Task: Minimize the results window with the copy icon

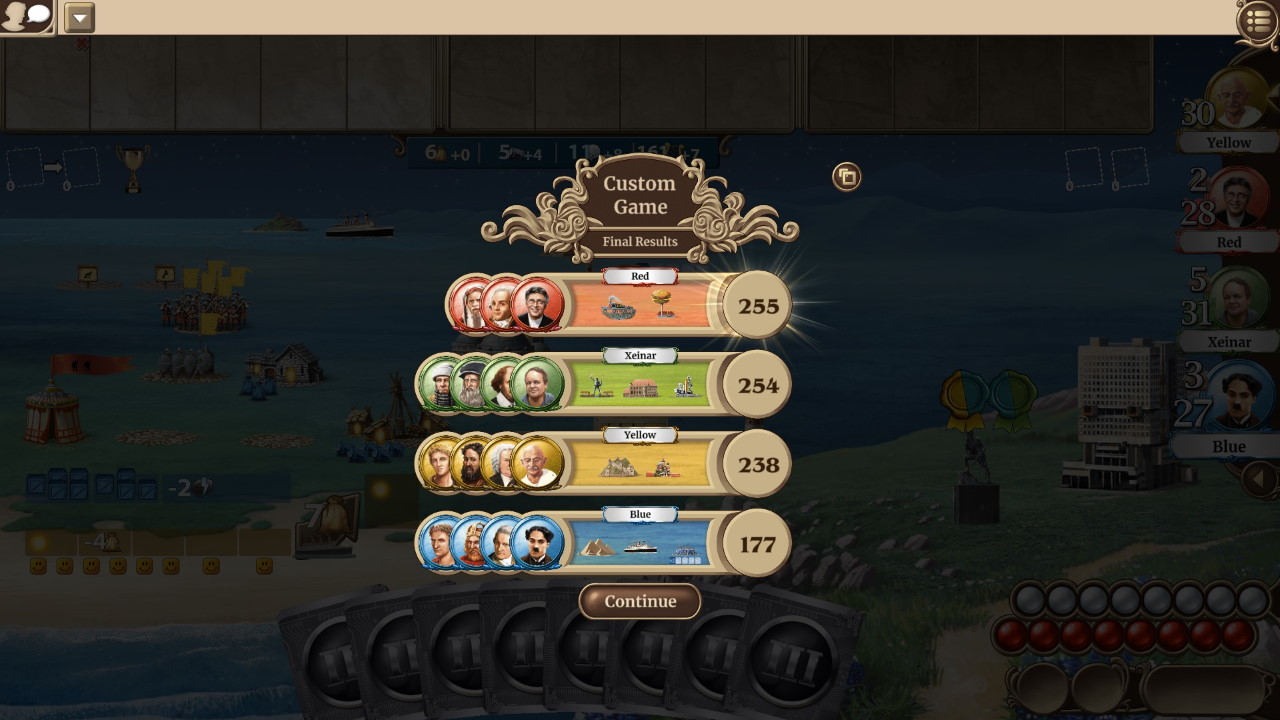Action: pos(846,177)
